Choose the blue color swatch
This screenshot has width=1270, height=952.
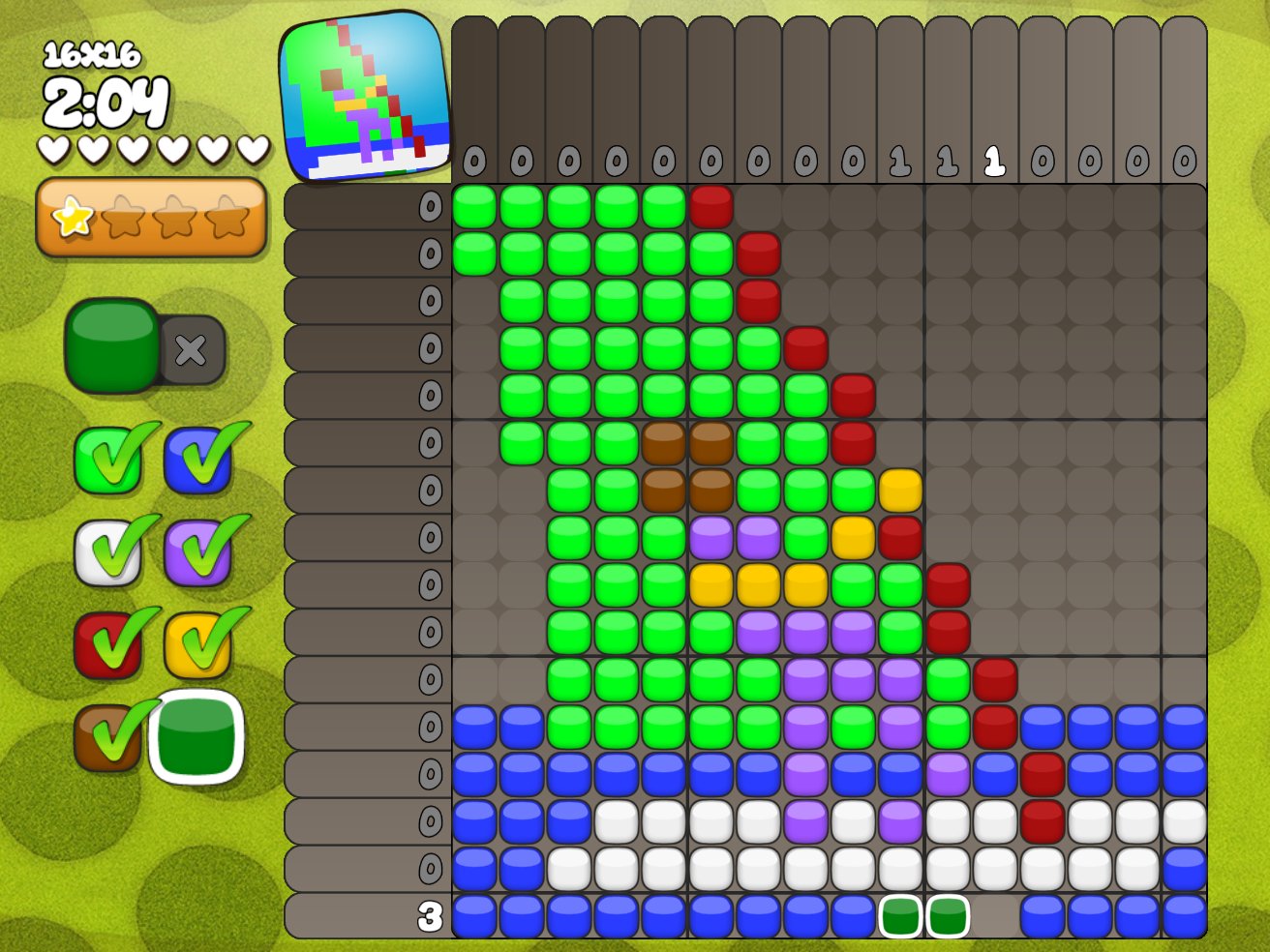197,461
